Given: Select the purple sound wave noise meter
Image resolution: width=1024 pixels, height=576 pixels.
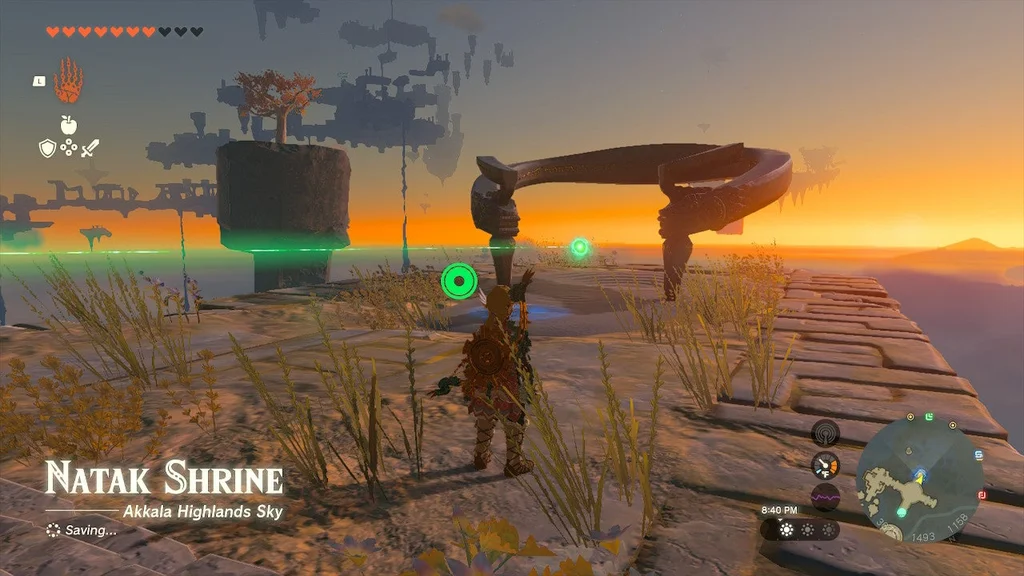Looking at the screenshot, I should [x=825, y=496].
